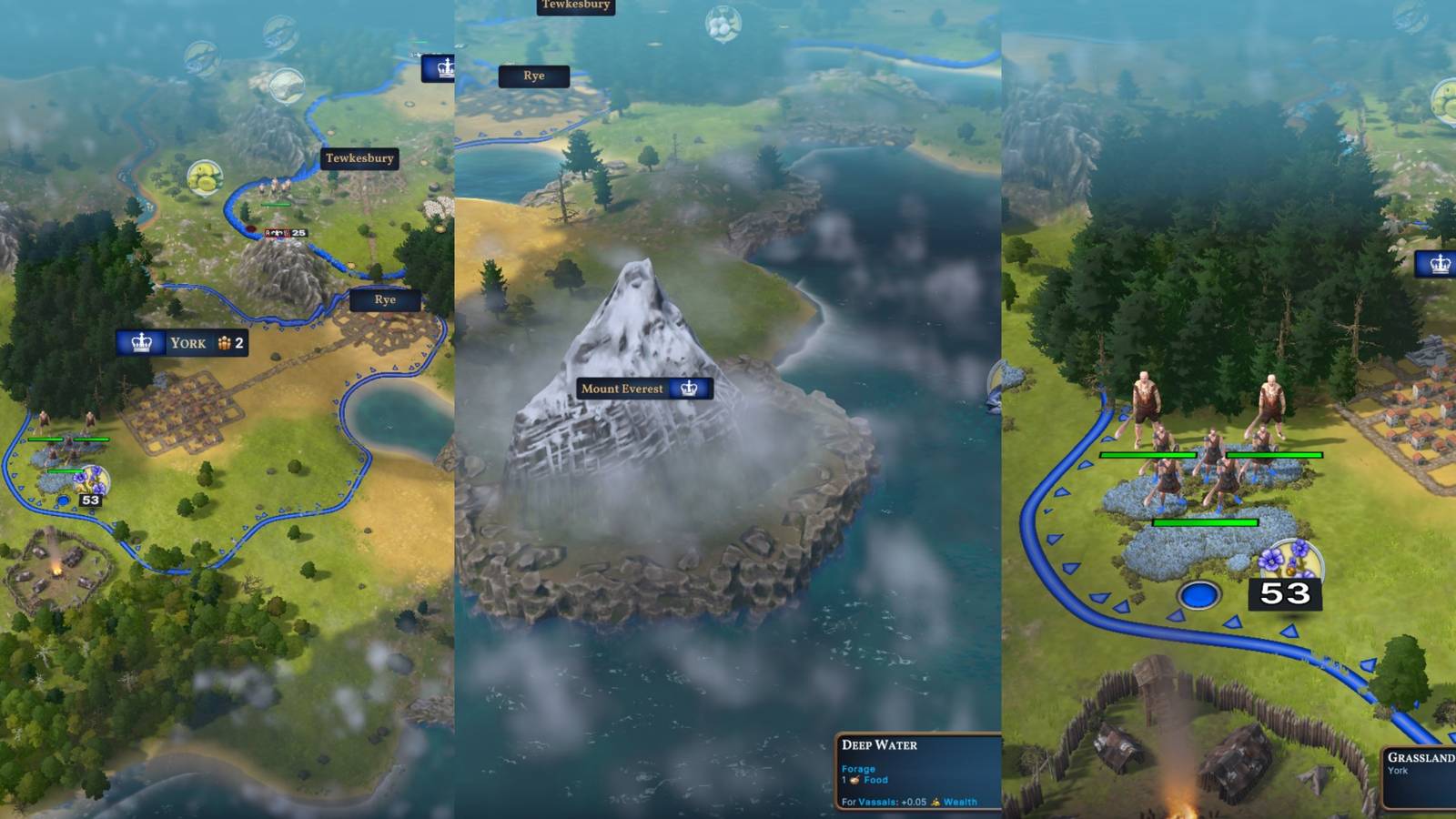Click the crown icon on the York banner
The height and width of the screenshot is (819, 1456).
coord(141,345)
